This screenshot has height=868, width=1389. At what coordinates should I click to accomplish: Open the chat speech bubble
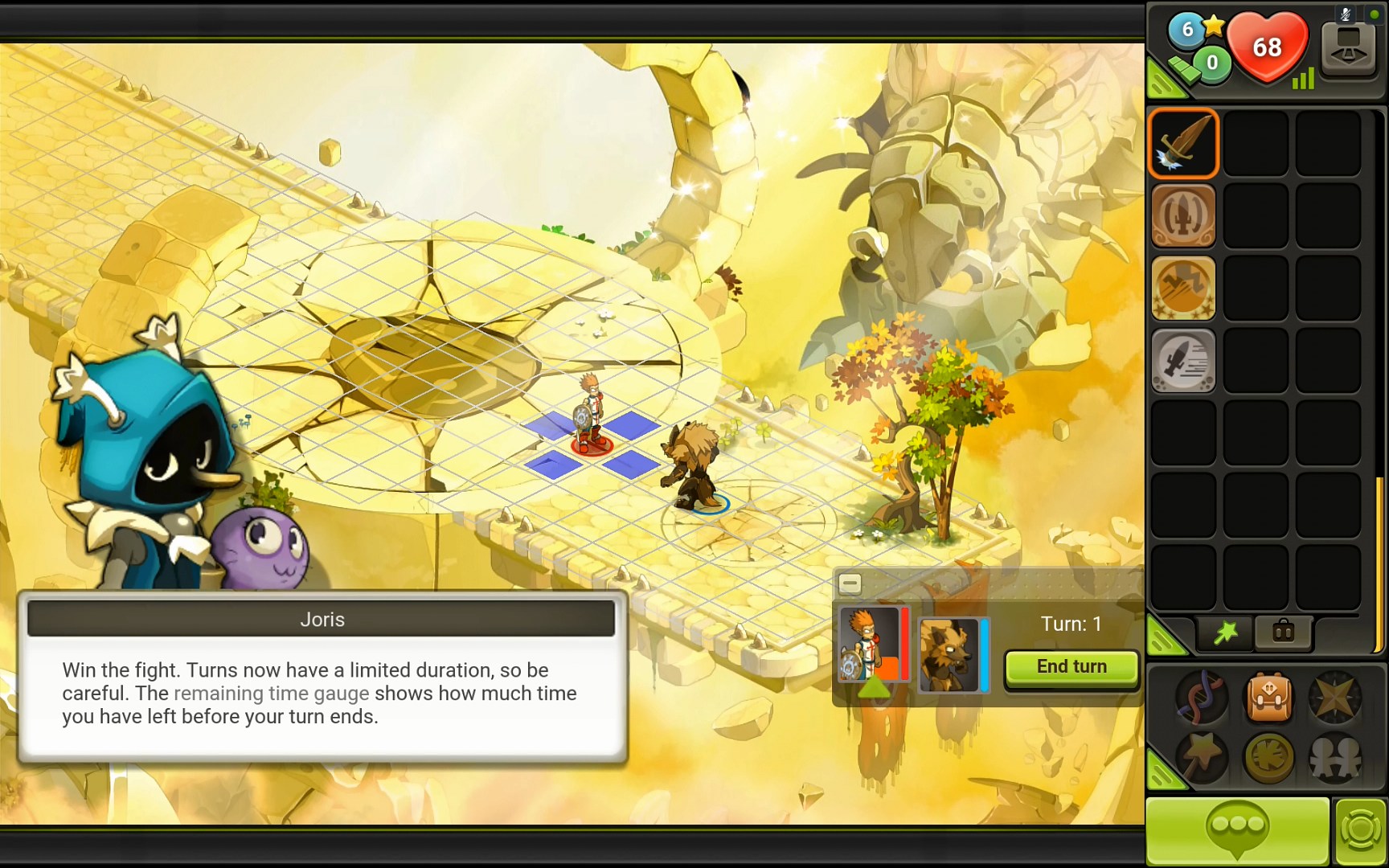pos(1237,830)
